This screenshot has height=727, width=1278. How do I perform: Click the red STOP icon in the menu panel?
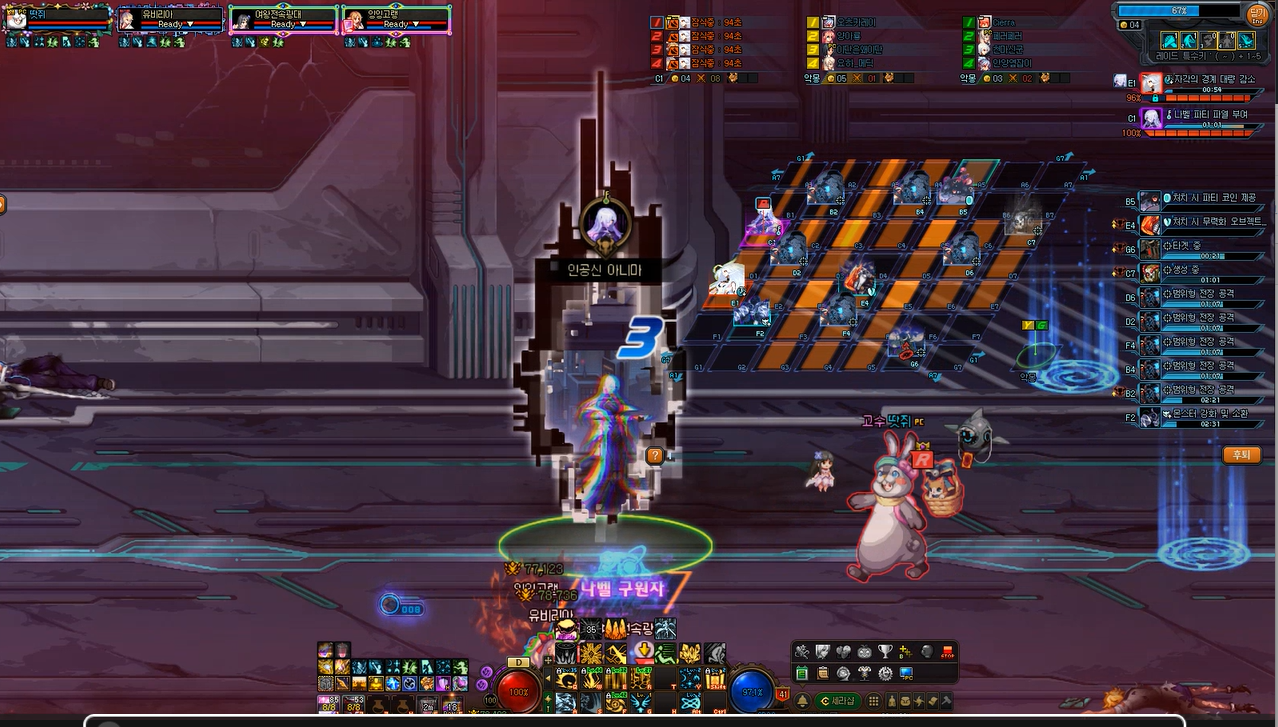949,652
